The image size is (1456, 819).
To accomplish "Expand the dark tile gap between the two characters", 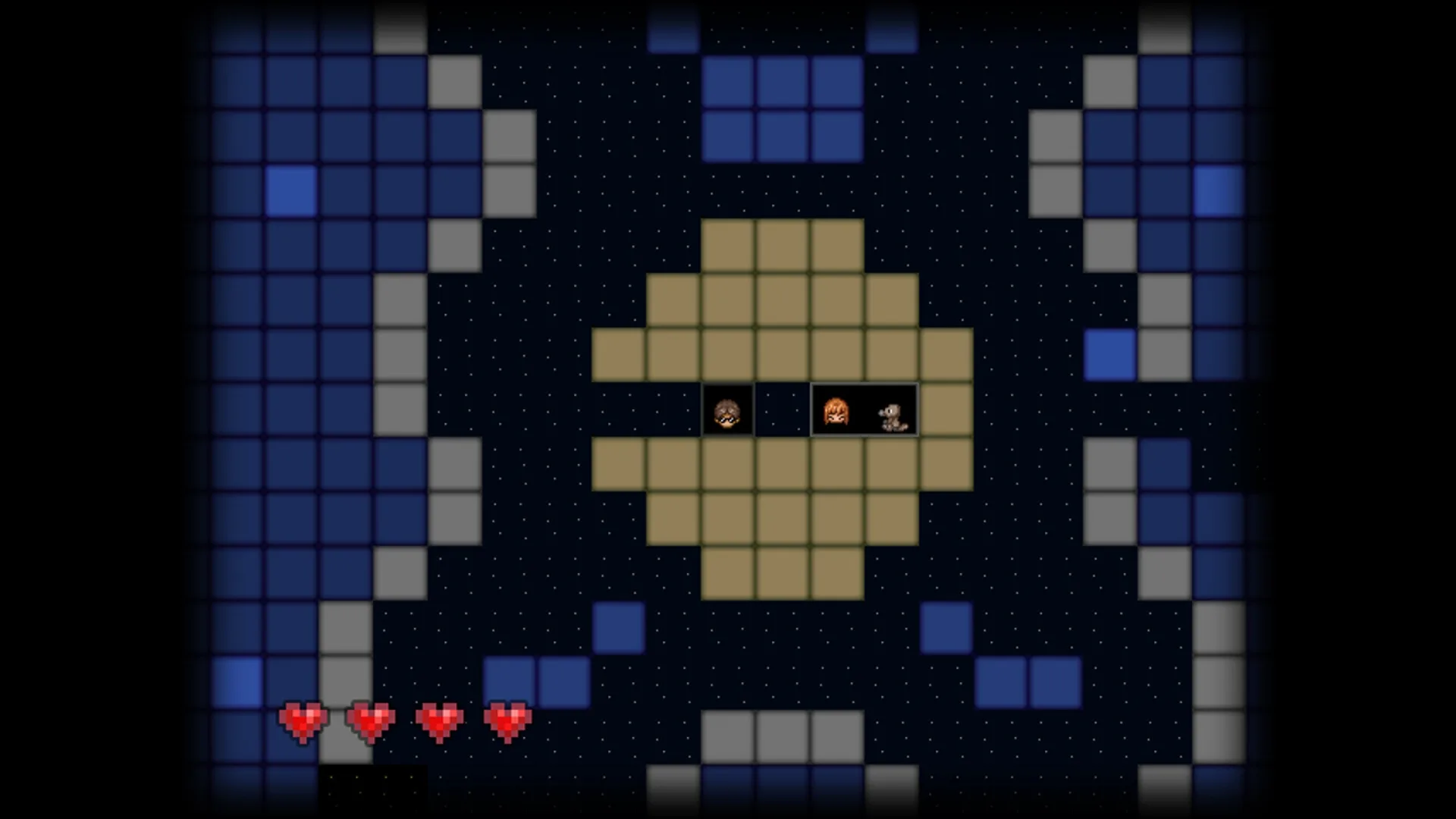I will (x=783, y=409).
